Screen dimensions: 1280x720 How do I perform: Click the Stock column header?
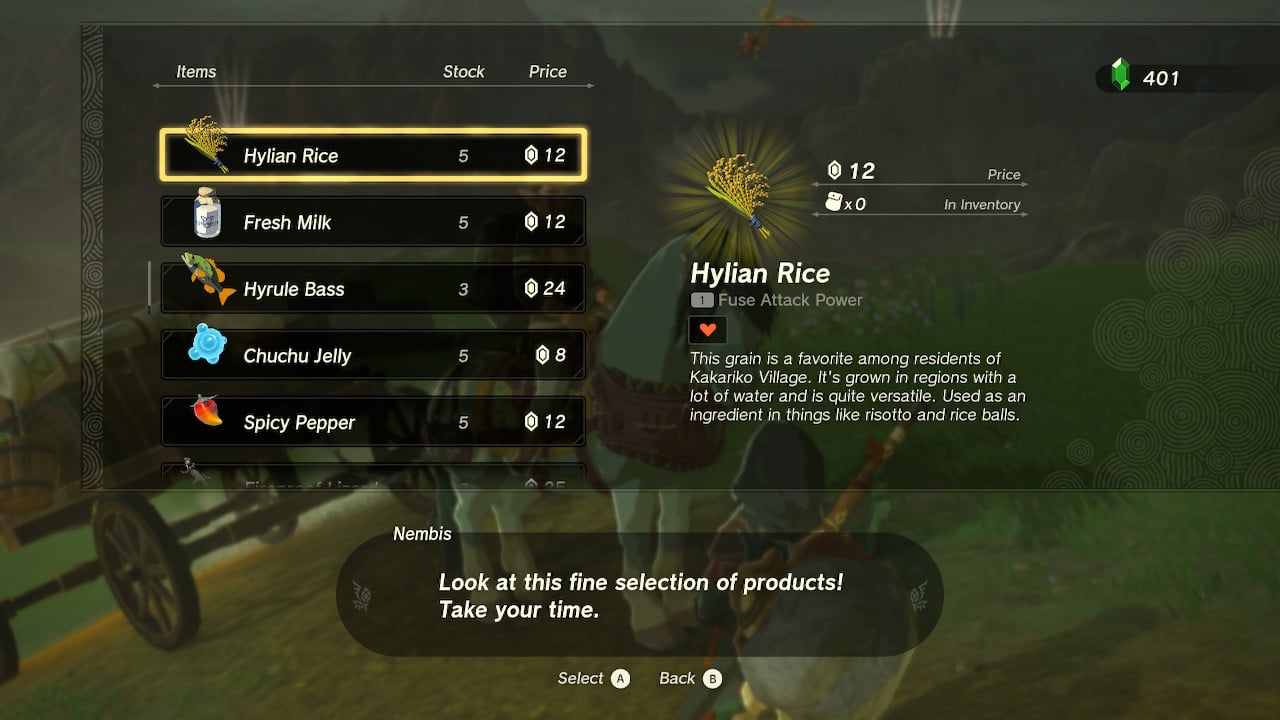pyautogui.click(x=464, y=71)
